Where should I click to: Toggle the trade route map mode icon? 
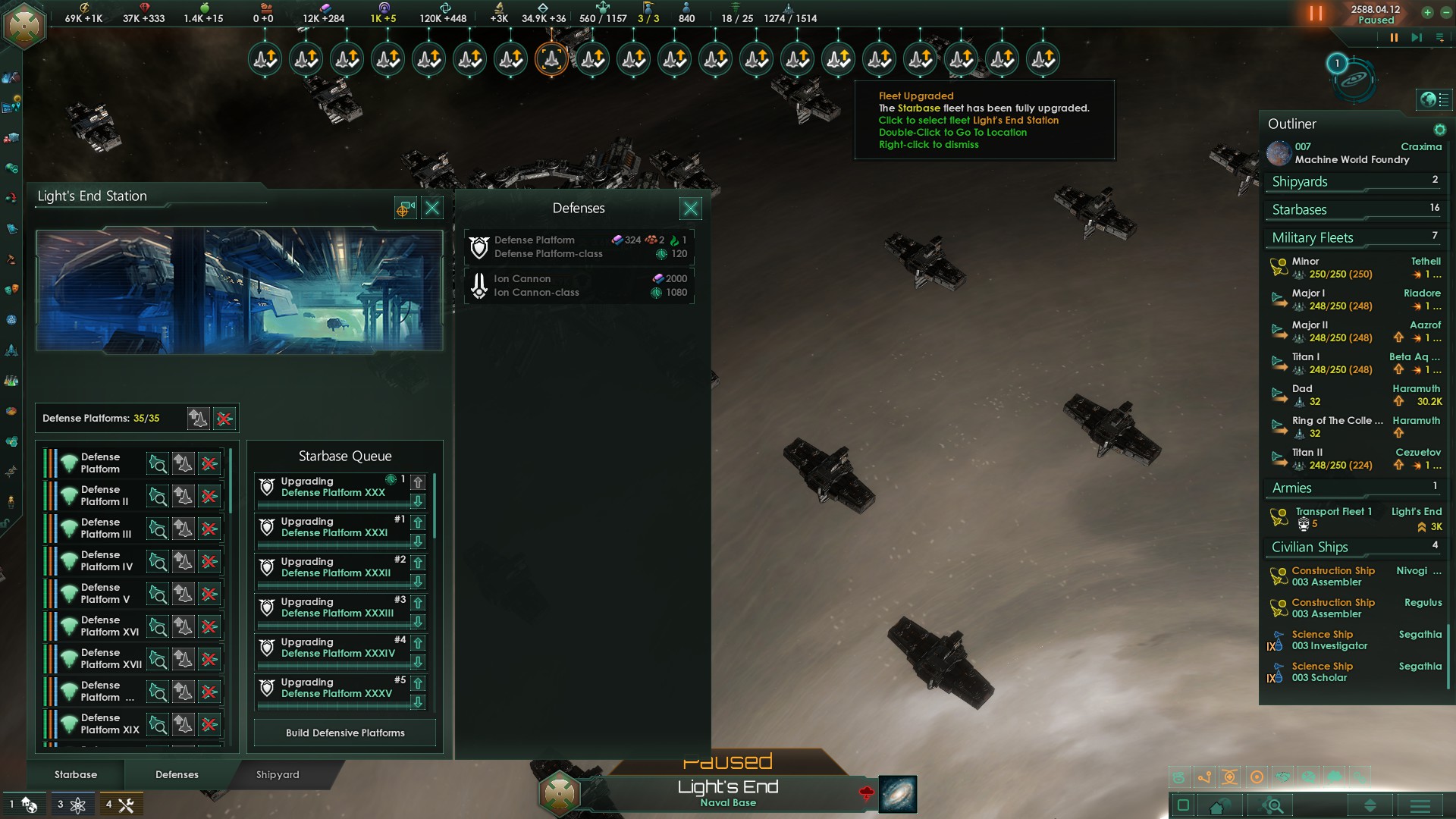tap(1206, 776)
